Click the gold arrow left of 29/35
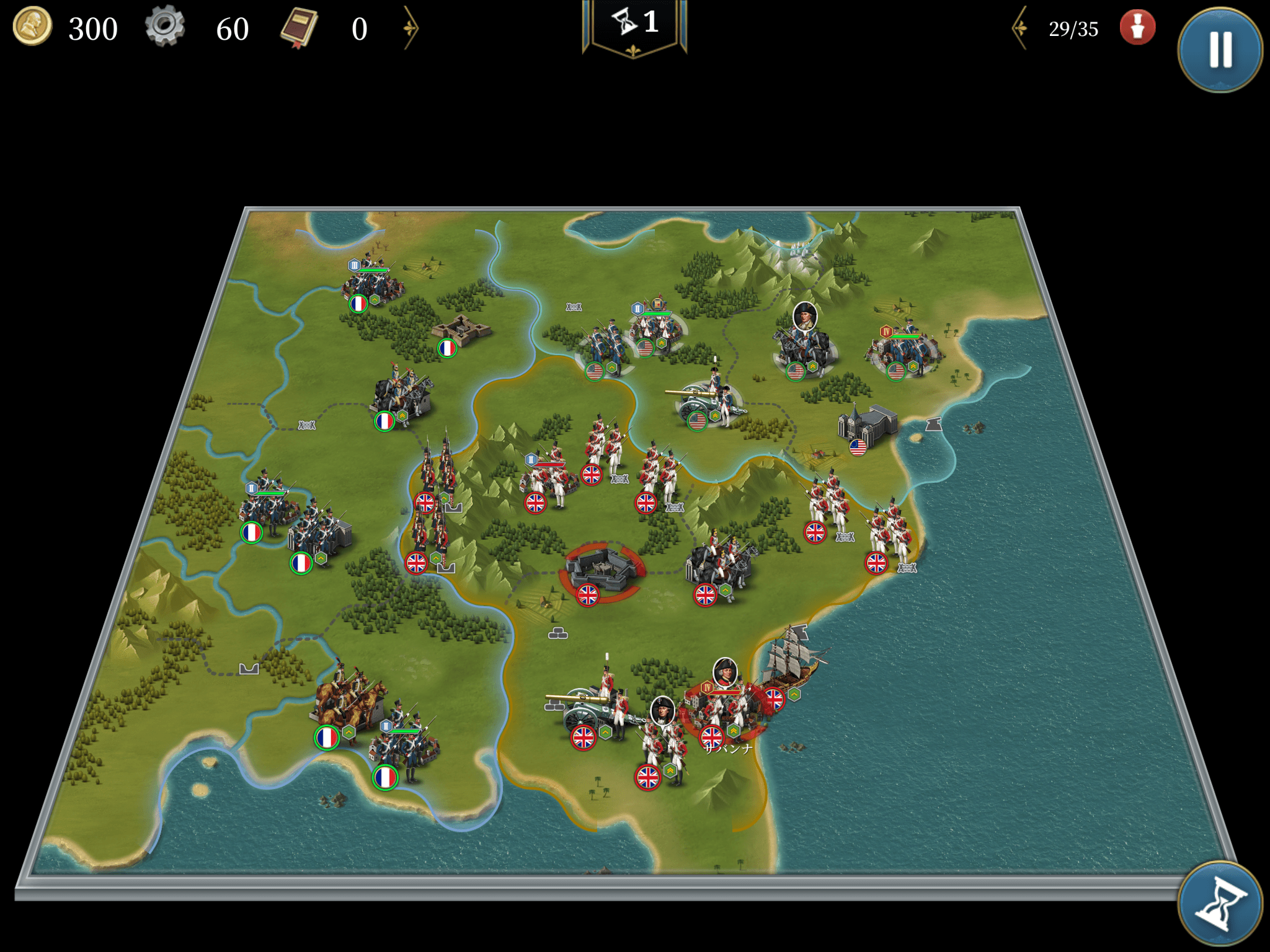 click(1020, 28)
